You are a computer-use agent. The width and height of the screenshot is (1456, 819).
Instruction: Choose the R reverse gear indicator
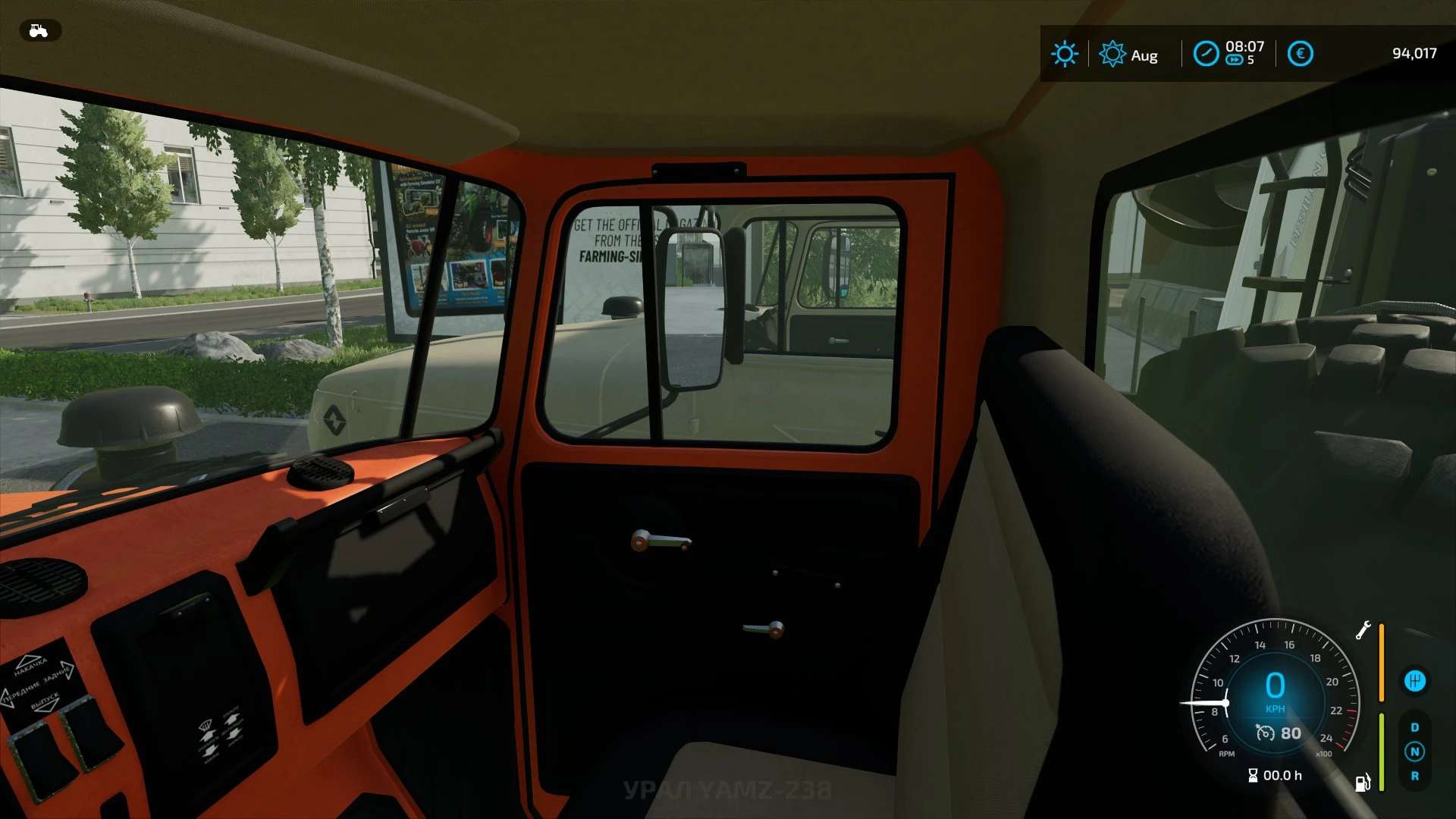click(1414, 776)
